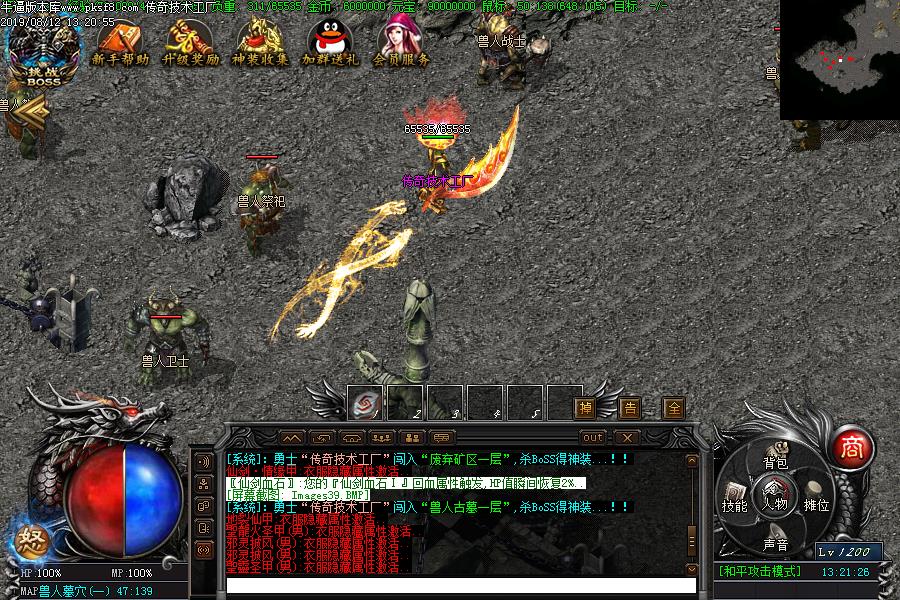
Task: Open the red 商 shop button
Action: click(x=852, y=445)
